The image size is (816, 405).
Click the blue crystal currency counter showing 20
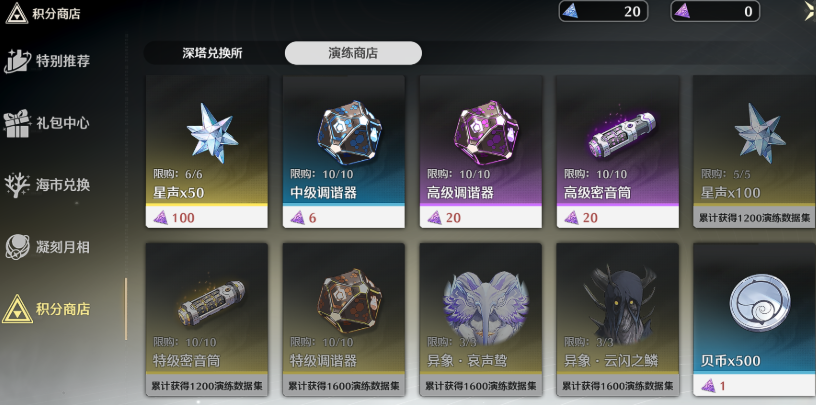[x=603, y=11]
